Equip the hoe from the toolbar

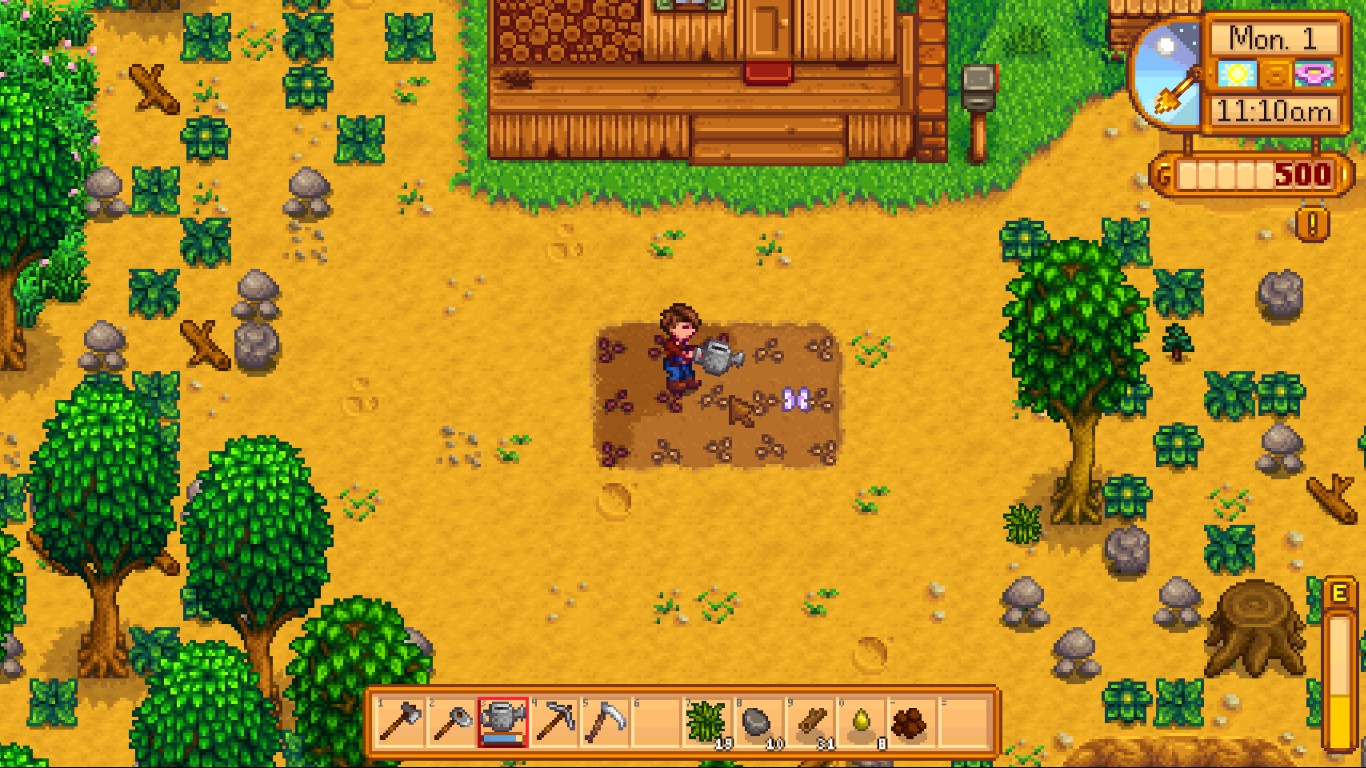pyautogui.click(x=451, y=722)
